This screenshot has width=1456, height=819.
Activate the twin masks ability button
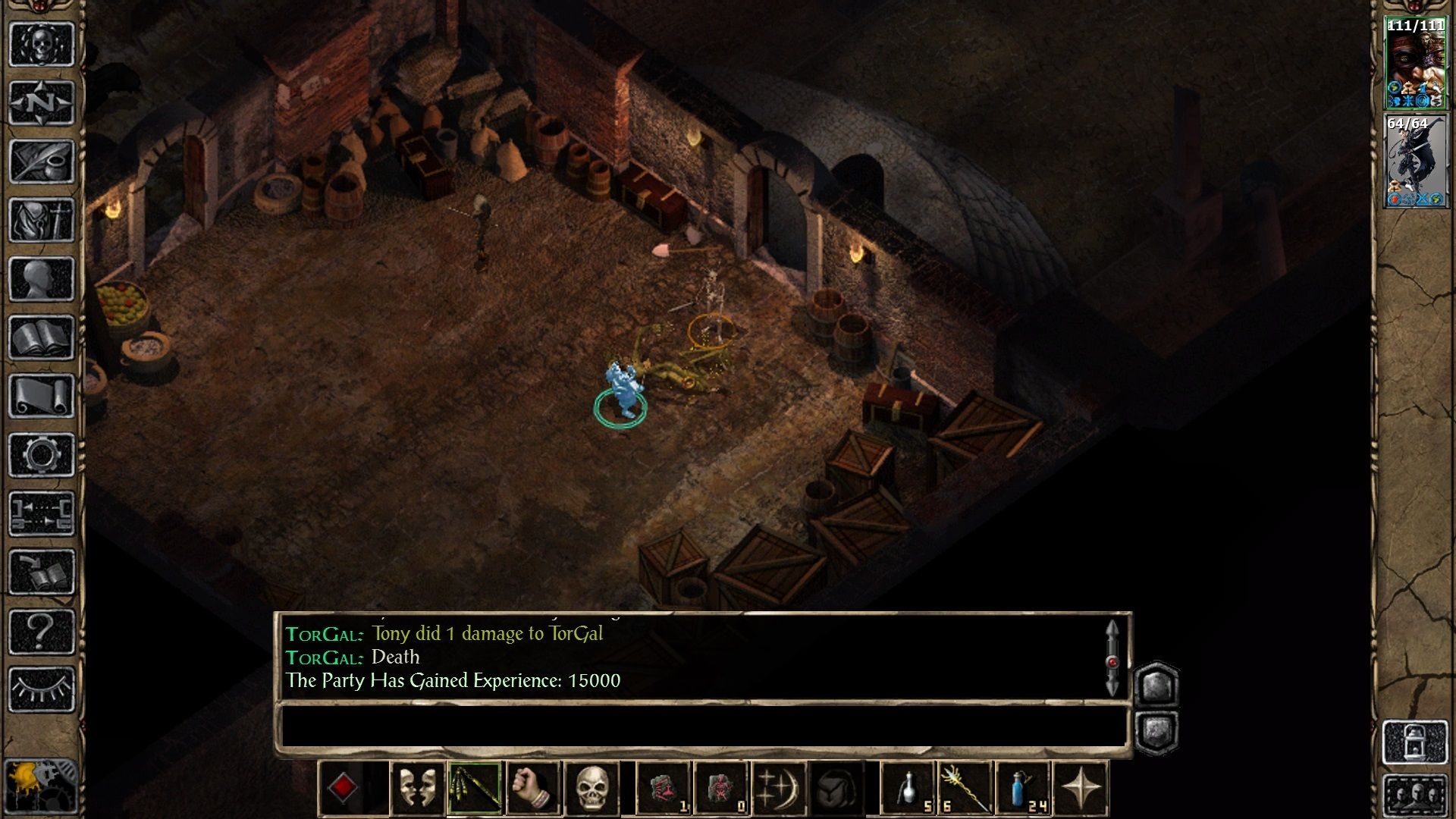pos(416,788)
